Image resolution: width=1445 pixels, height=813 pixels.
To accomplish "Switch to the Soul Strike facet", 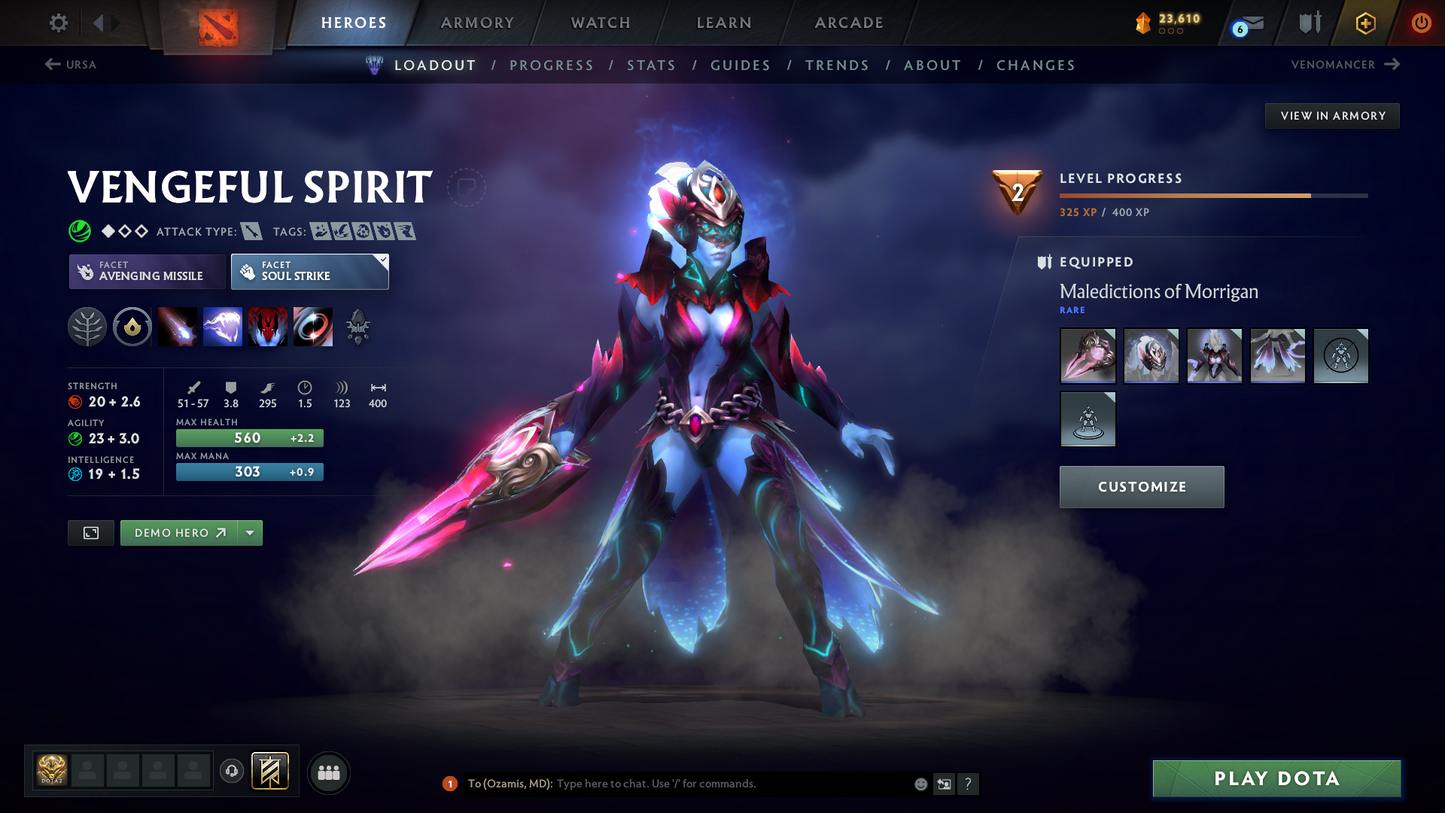I will [309, 271].
